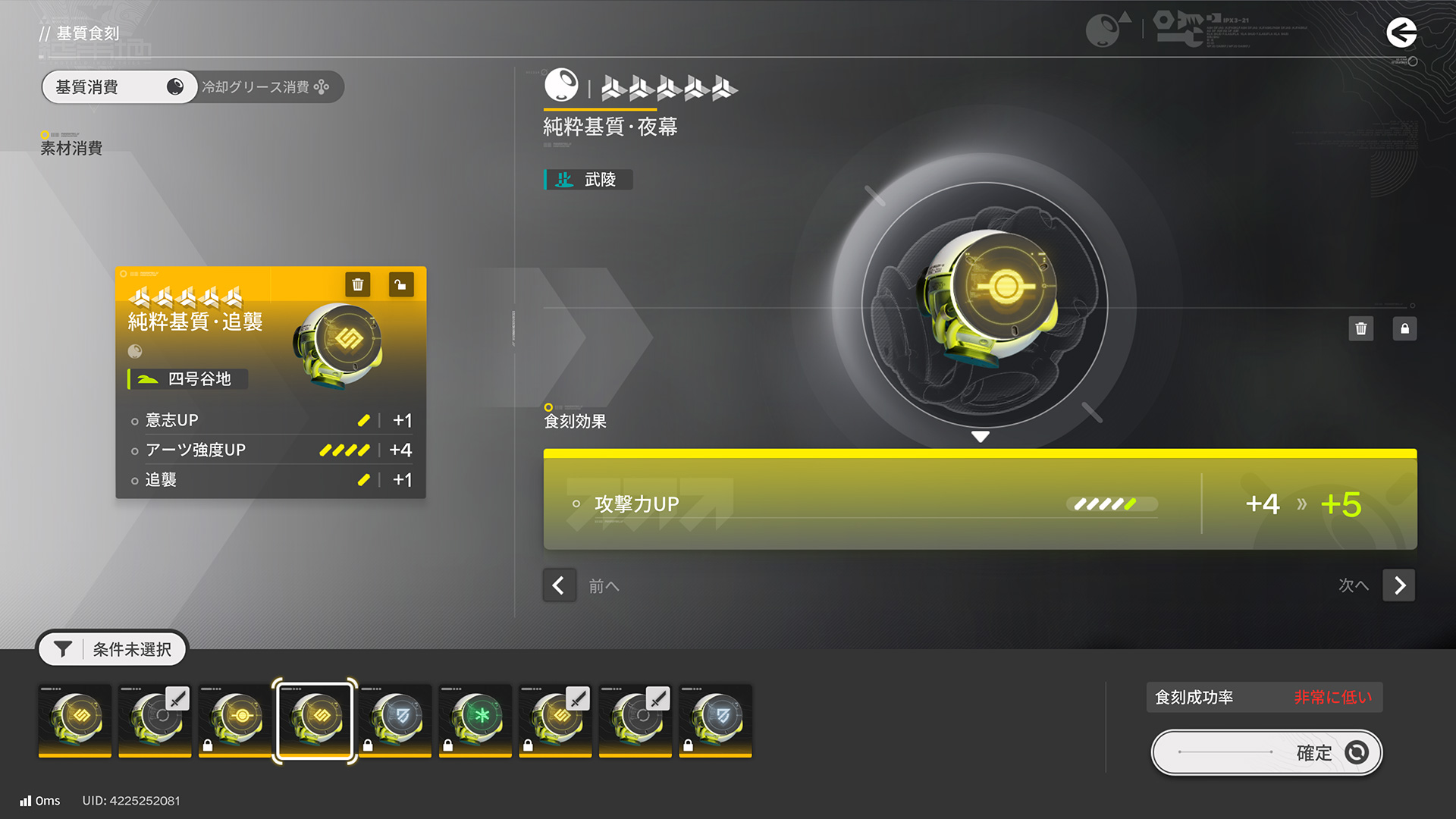The image size is (1456, 819).
Task: Select the green asterisk essence thumbnail
Action: (475, 720)
